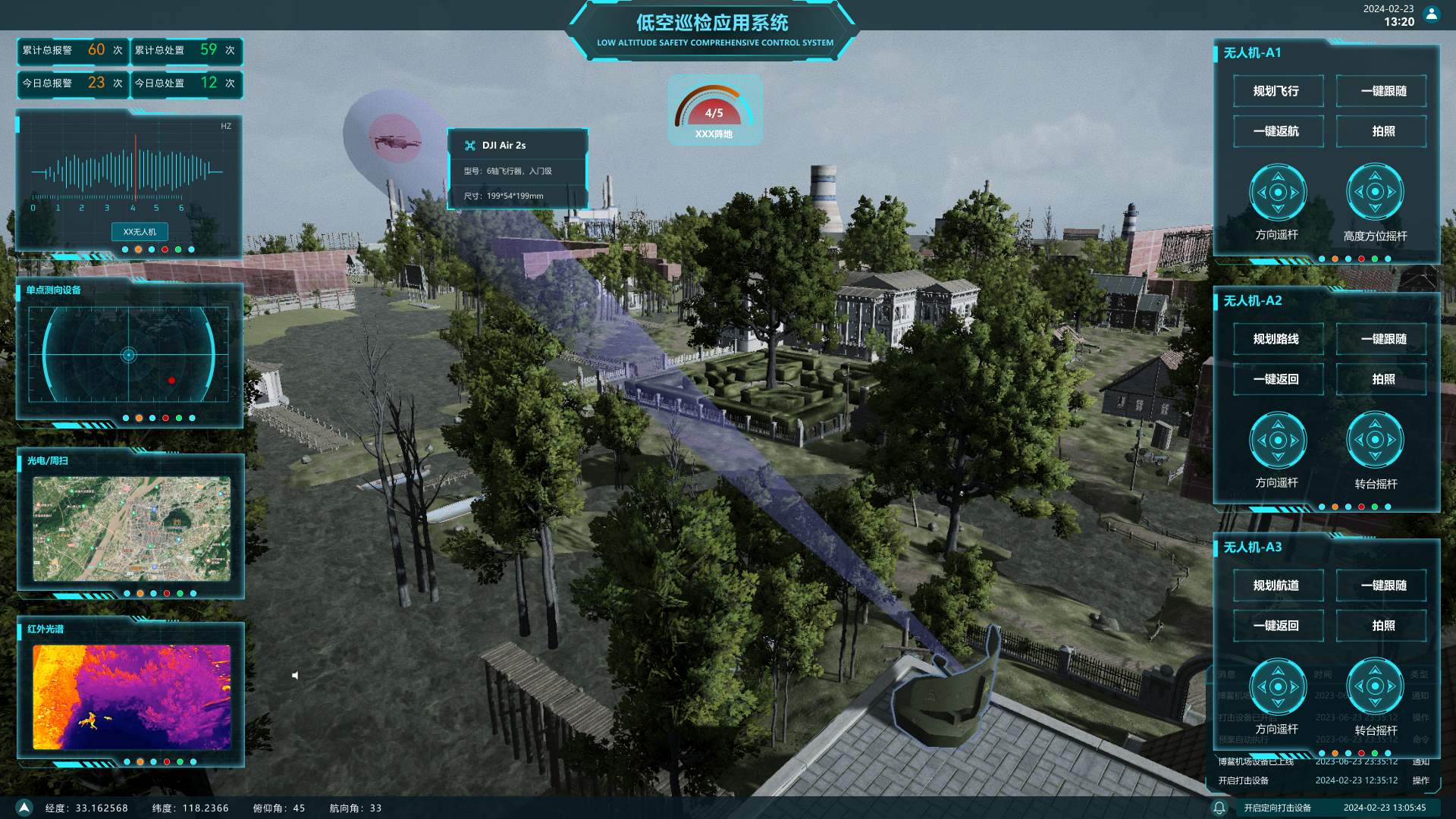Toggle the small speaker sound icon
This screenshot has height=819, width=1456.
[x=295, y=675]
